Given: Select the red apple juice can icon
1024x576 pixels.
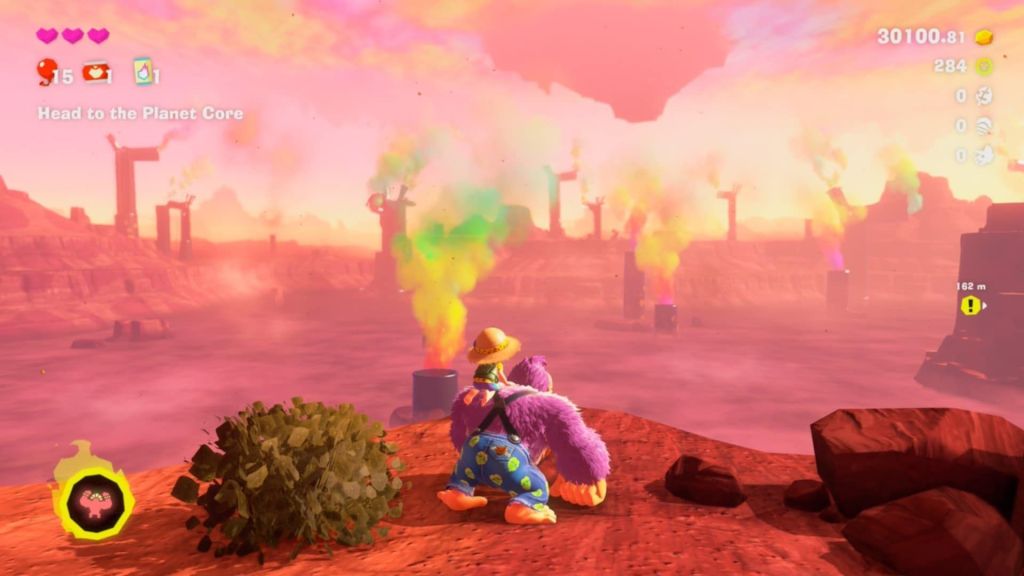Looking at the screenshot, I should [95, 71].
